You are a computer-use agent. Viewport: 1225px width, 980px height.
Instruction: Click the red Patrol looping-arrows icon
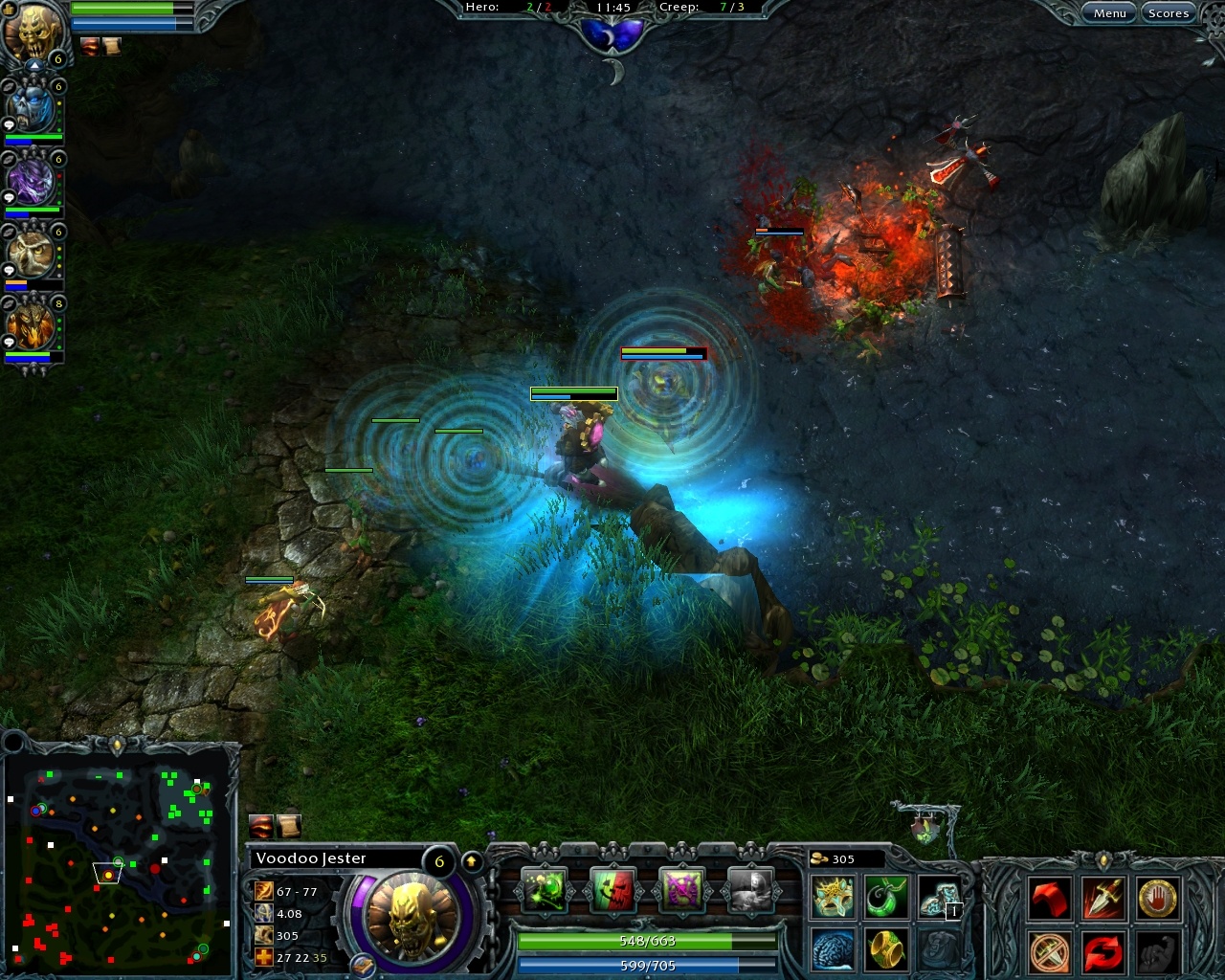[x=1102, y=952]
